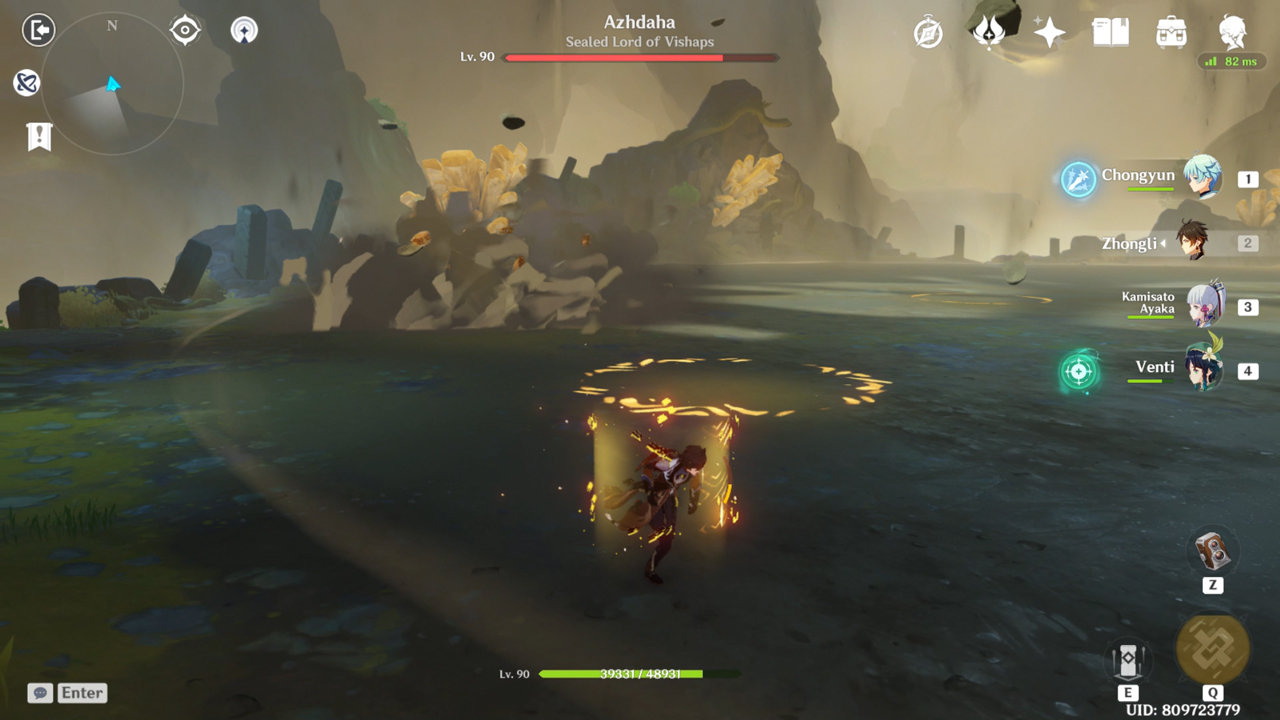Open the elemental sight eye icon
Image resolution: width=1280 pixels, height=720 pixels.
pyautogui.click(x=185, y=30)
